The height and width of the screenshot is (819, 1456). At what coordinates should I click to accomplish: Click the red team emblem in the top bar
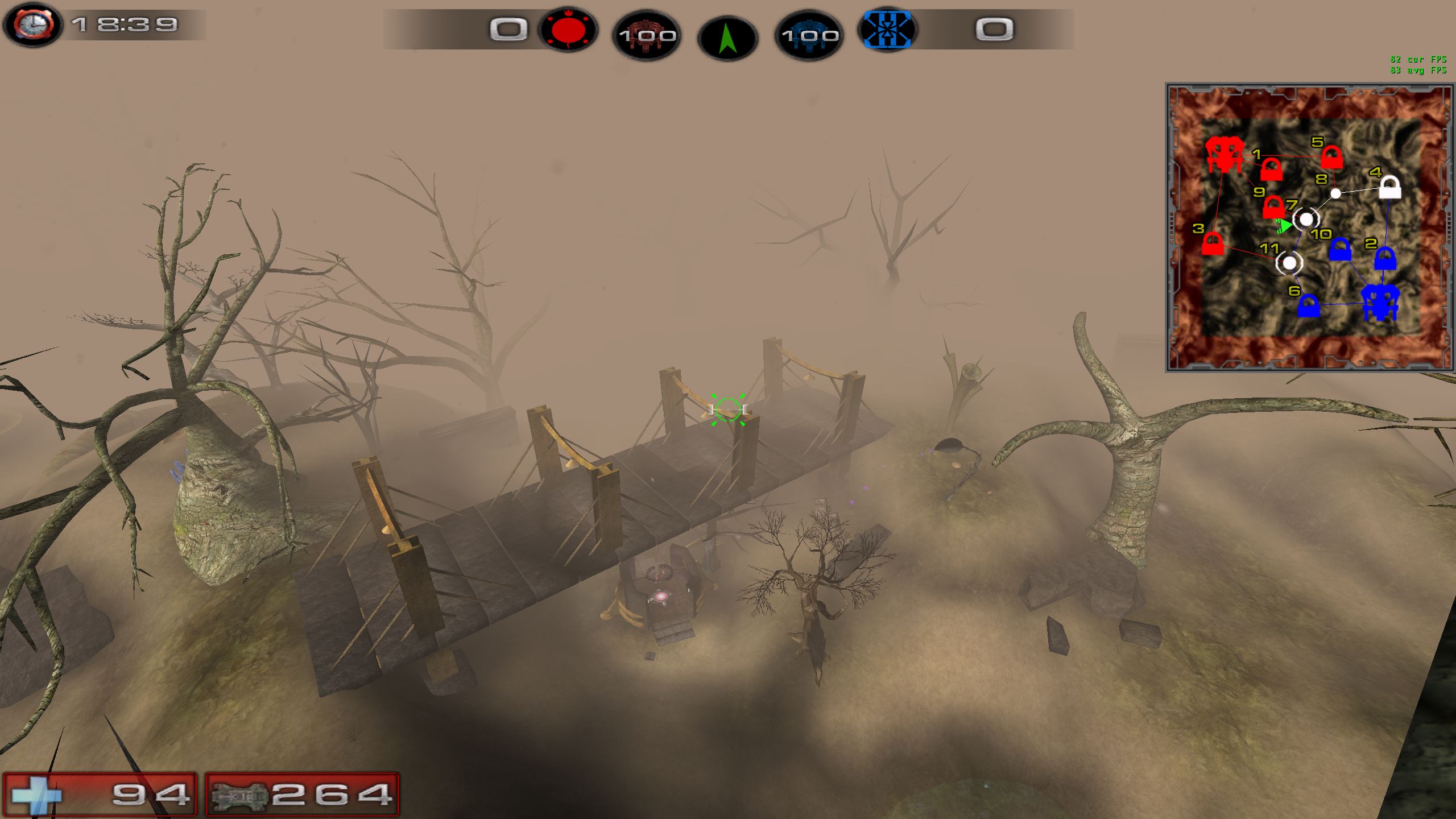(568, 30)
